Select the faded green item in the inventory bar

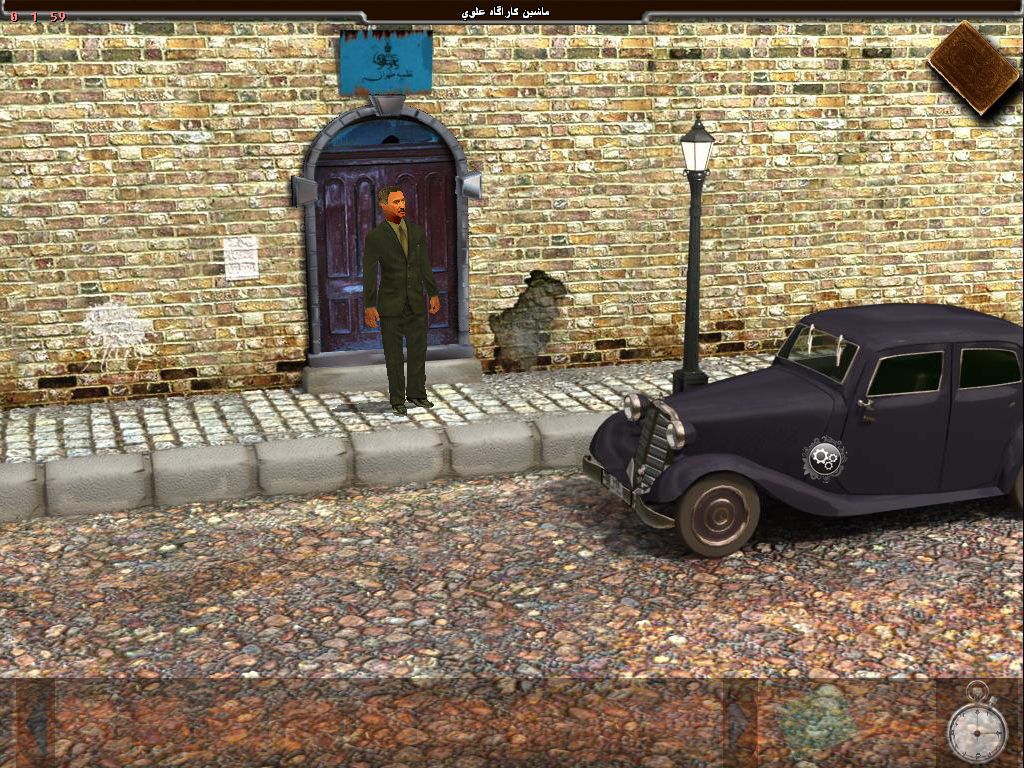(x=818, y=717)
